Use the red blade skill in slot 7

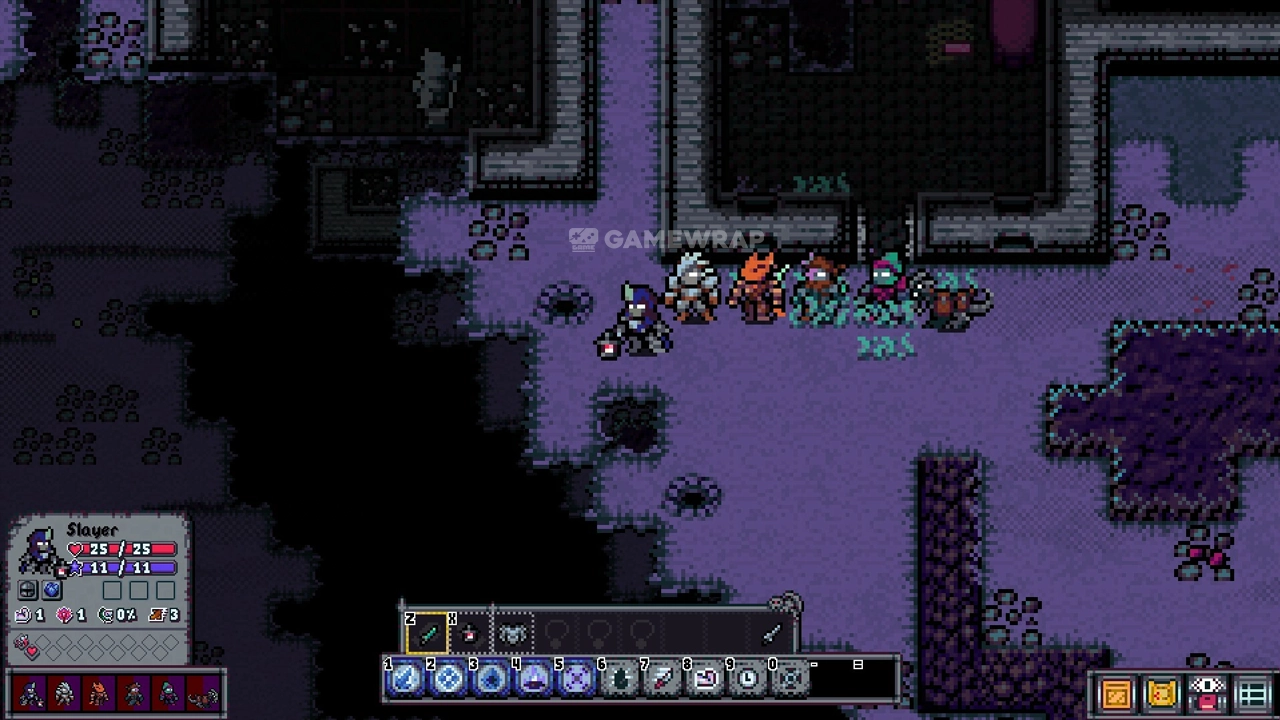pos(663,680)
